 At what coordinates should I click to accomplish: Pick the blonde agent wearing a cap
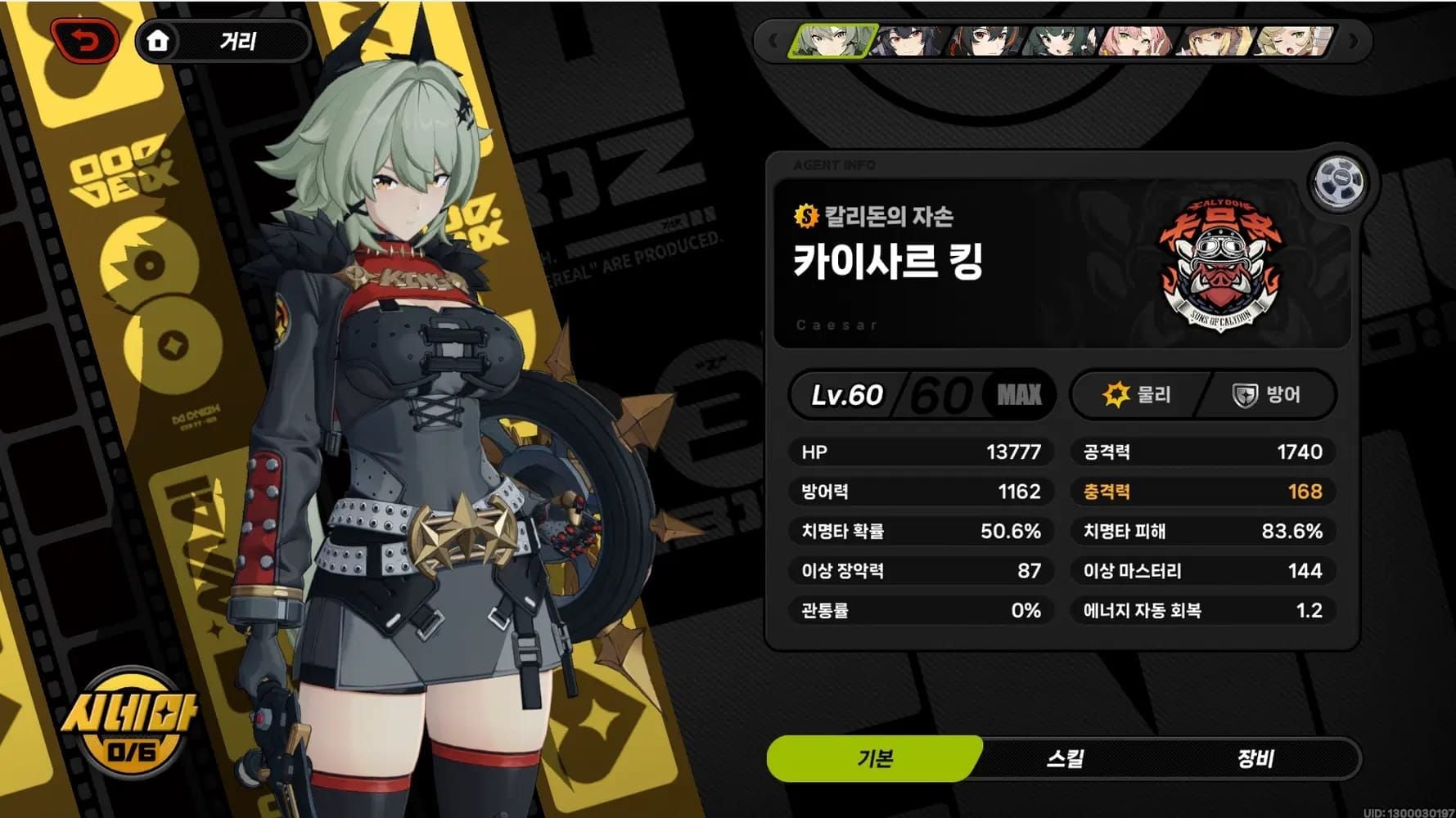point(1215,40)
